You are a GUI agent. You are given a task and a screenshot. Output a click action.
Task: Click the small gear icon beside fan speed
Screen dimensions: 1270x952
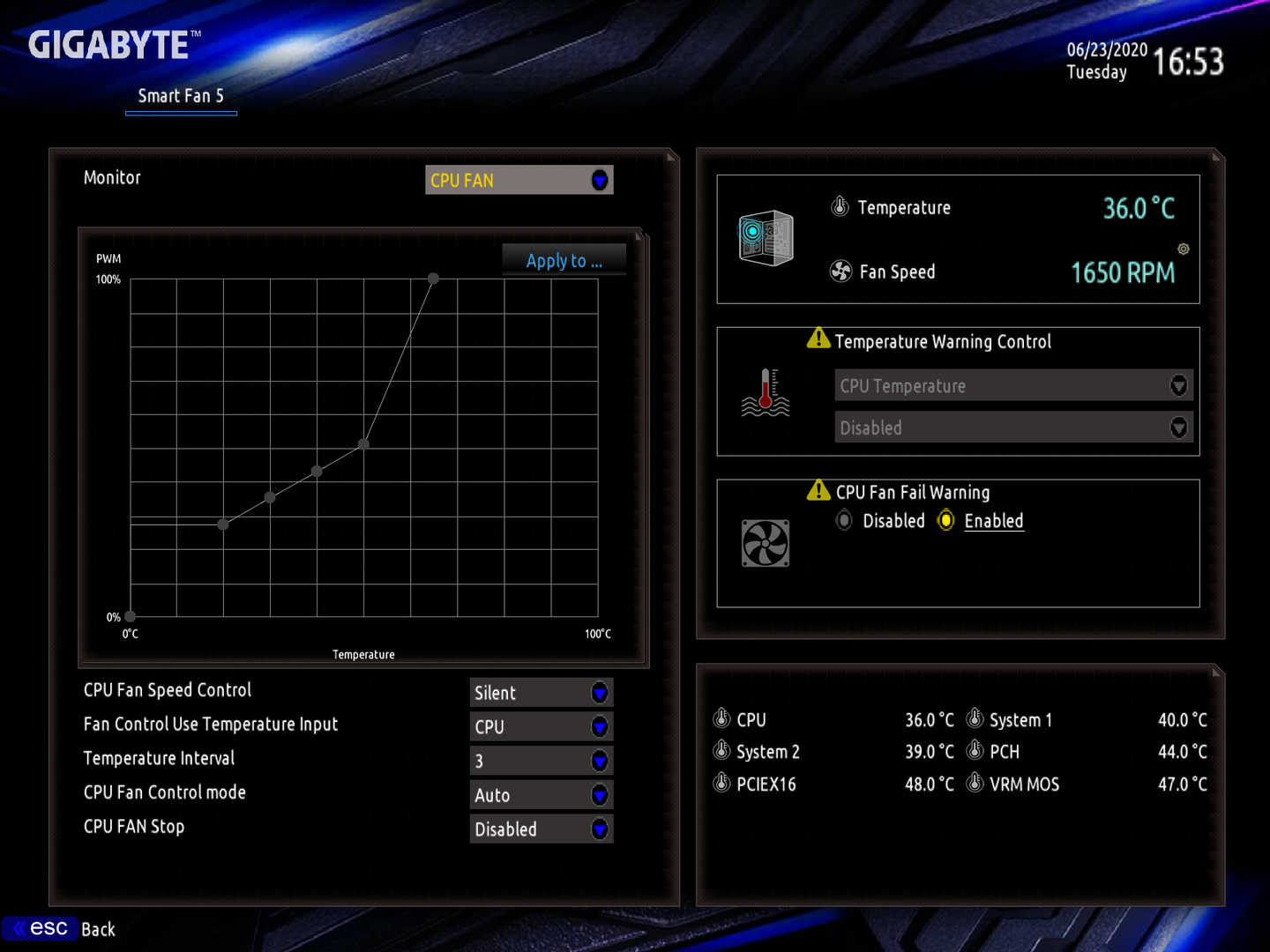tap(1184, 249)
